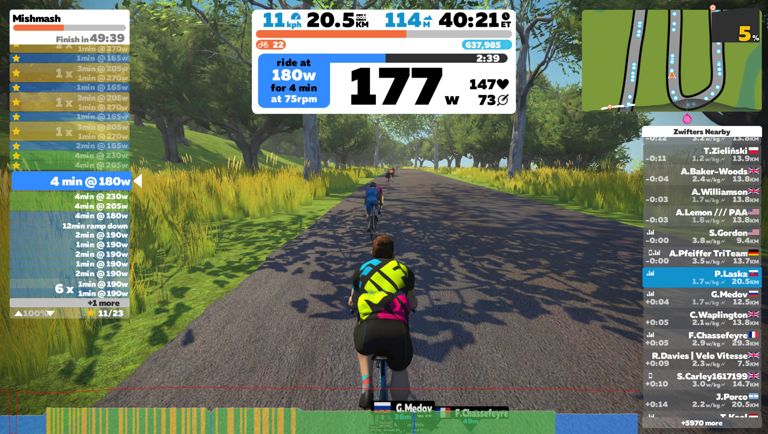Select R.Davies | Velo Vitesse row
768x434 pixels.
(x=701, y=359)
